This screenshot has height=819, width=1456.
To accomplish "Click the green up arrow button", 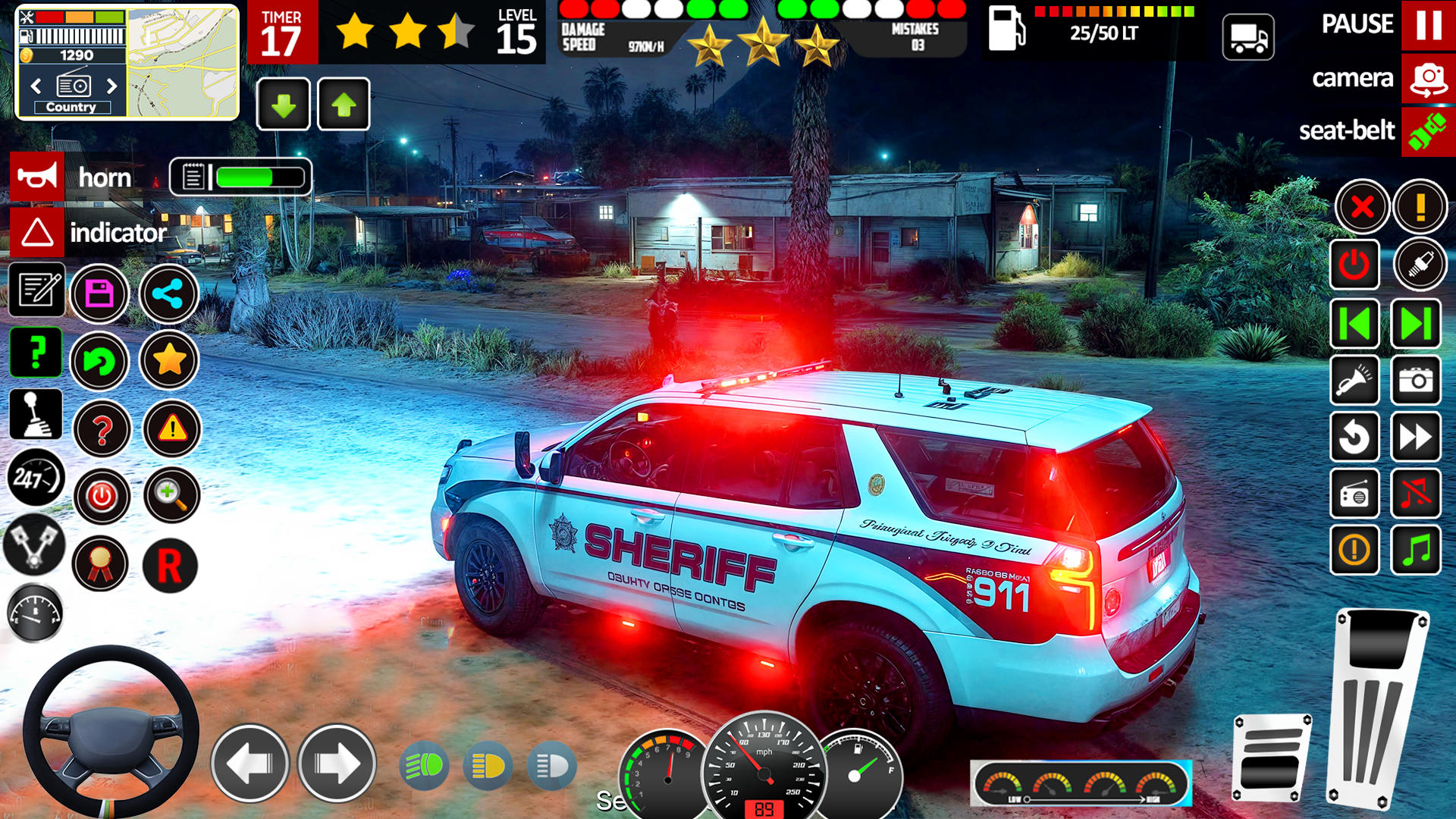I will click(344, 105).
